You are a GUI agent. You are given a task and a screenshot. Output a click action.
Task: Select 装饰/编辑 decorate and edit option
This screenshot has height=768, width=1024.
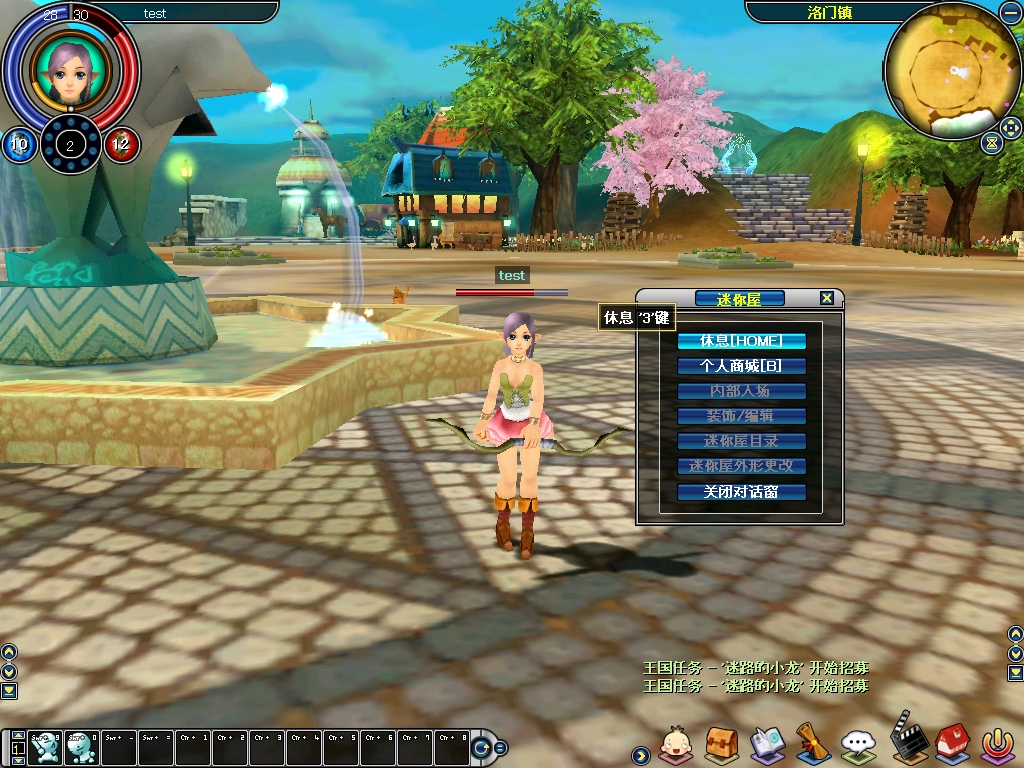pyautogui.click(x=741, y=416)
